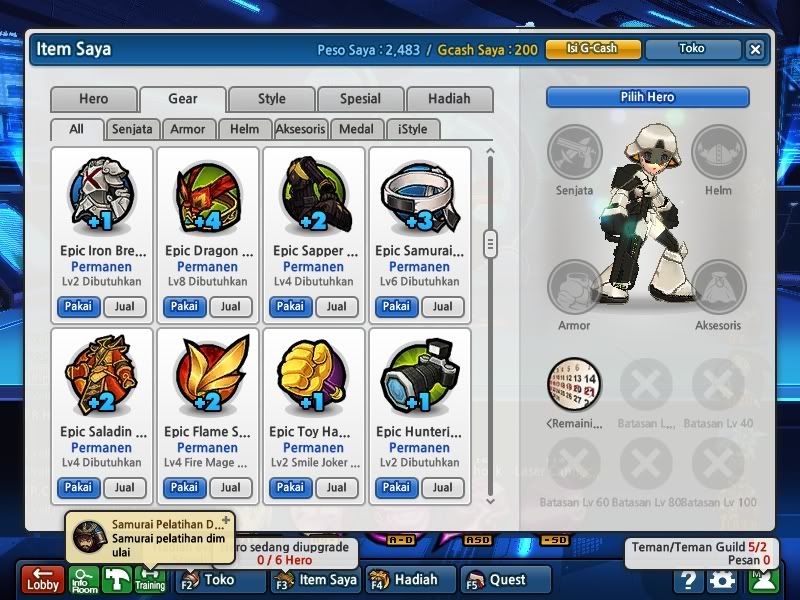
Task: Open the Quest menu in bottom bar
Action: pyautogui.click(x=507, y=579)
